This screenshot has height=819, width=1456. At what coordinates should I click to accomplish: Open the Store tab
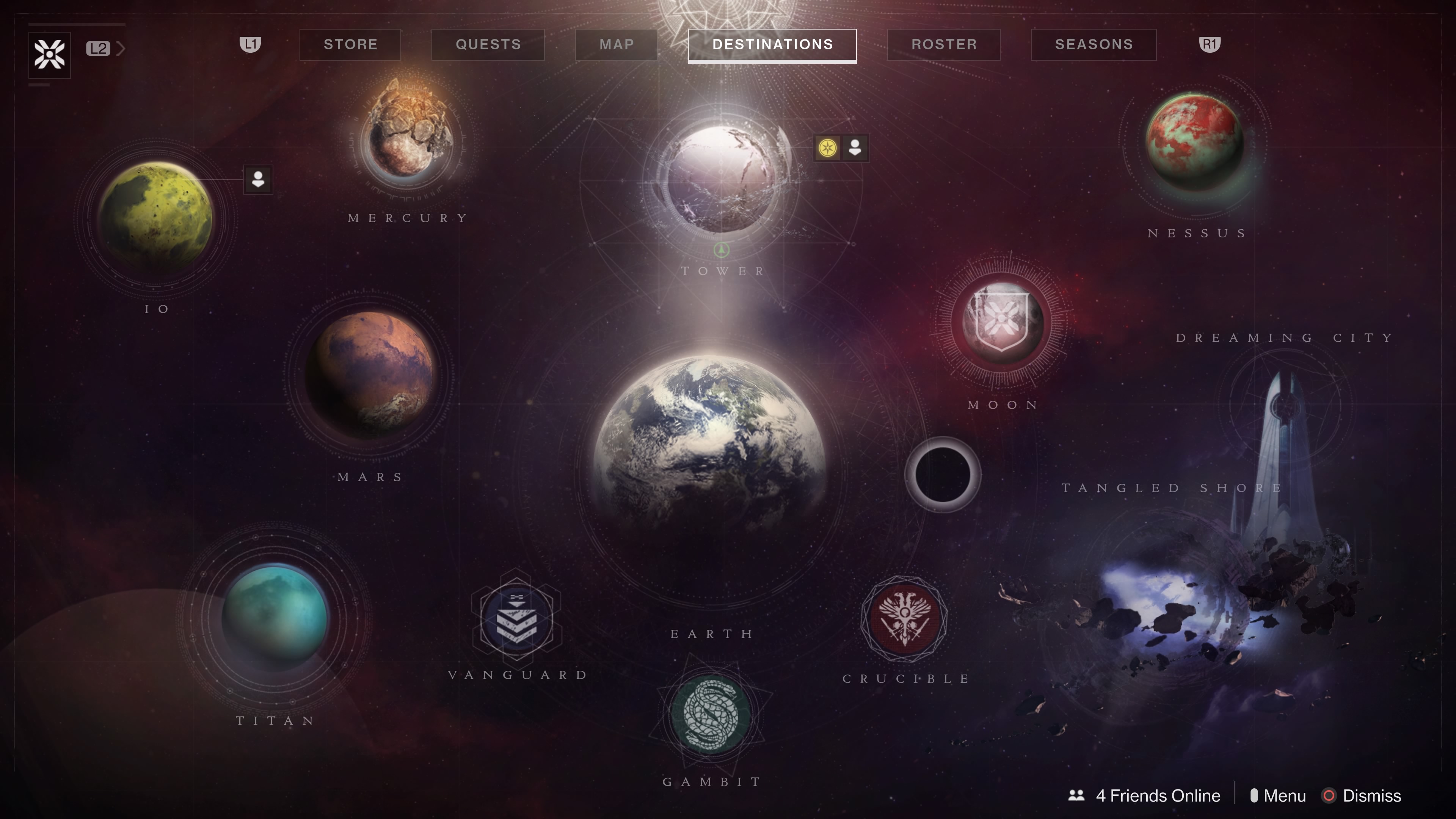coord(350,45)
